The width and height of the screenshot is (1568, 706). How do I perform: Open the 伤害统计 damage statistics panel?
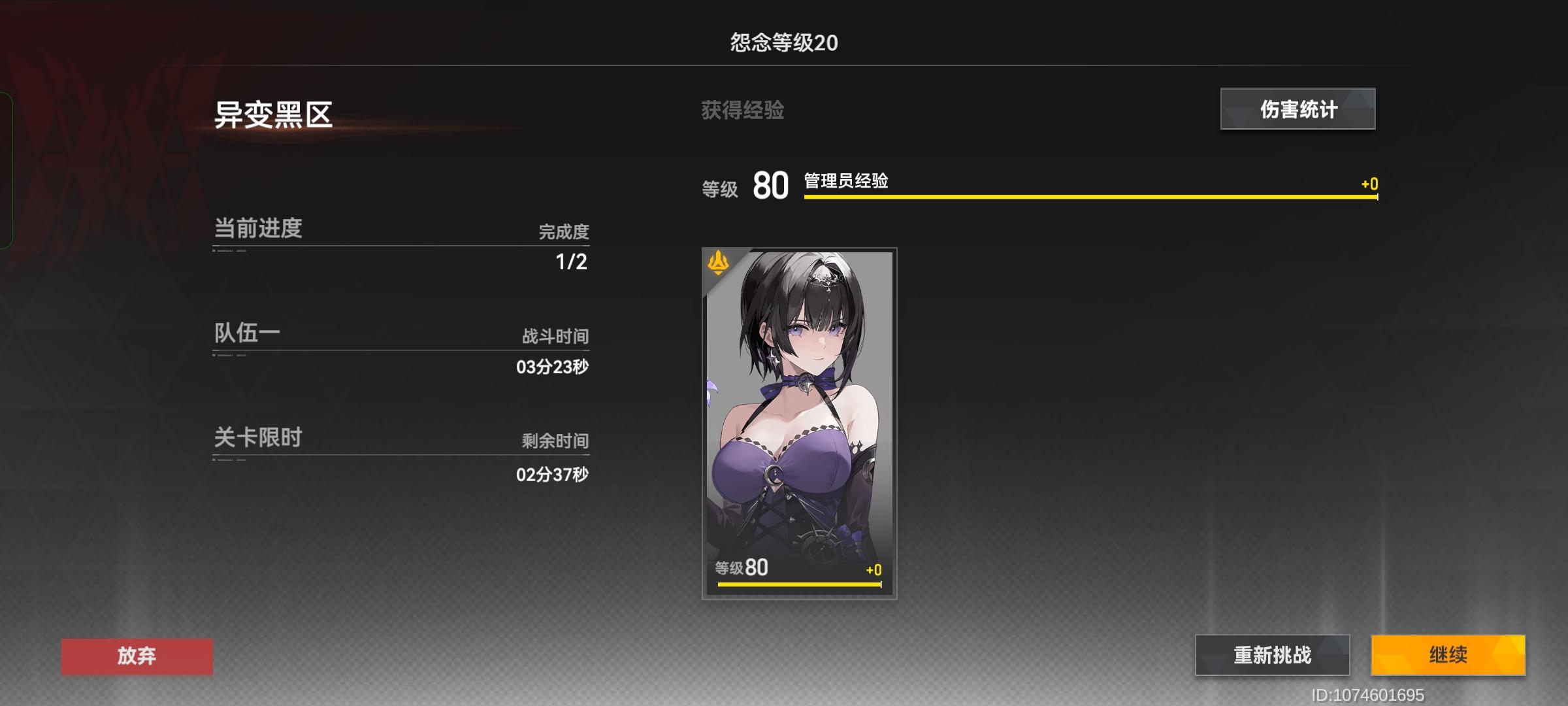pyautogui.click(x=1297, y=109)
